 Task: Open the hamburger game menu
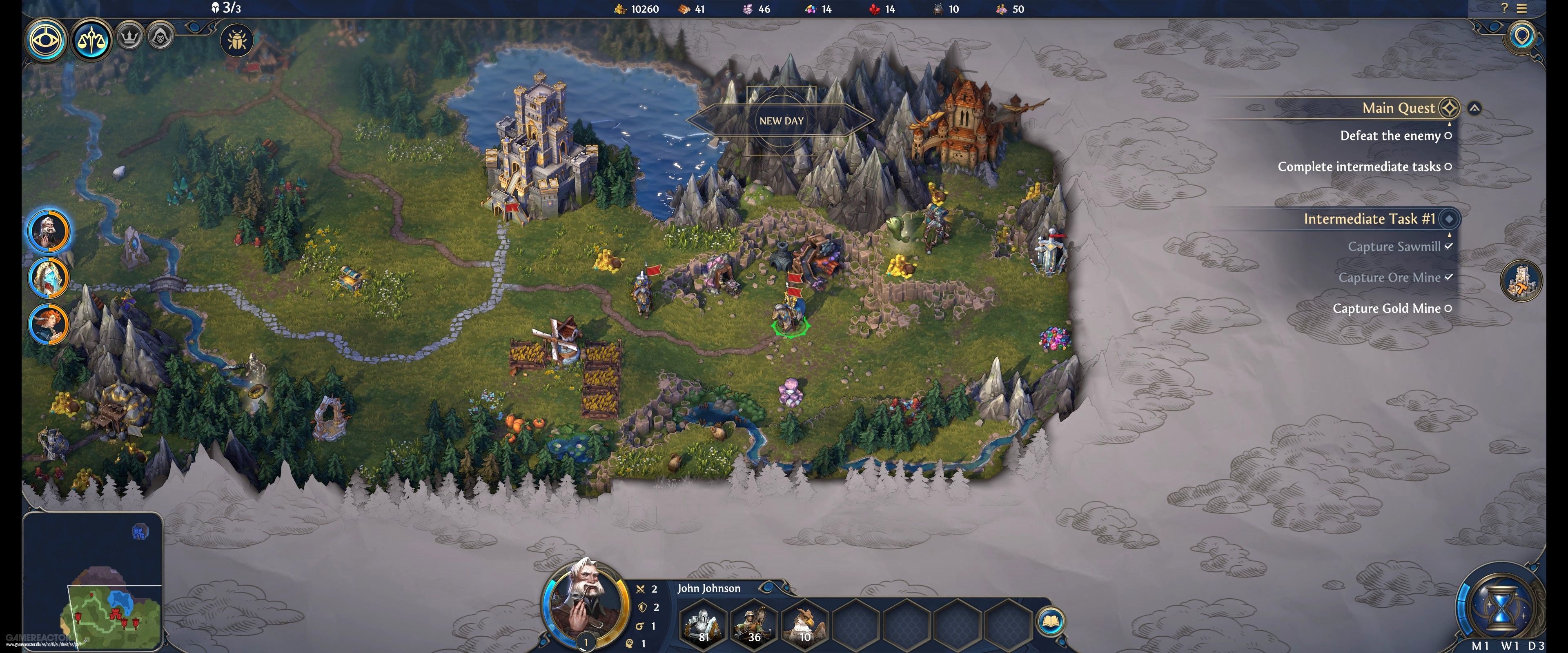point(1522,9)
